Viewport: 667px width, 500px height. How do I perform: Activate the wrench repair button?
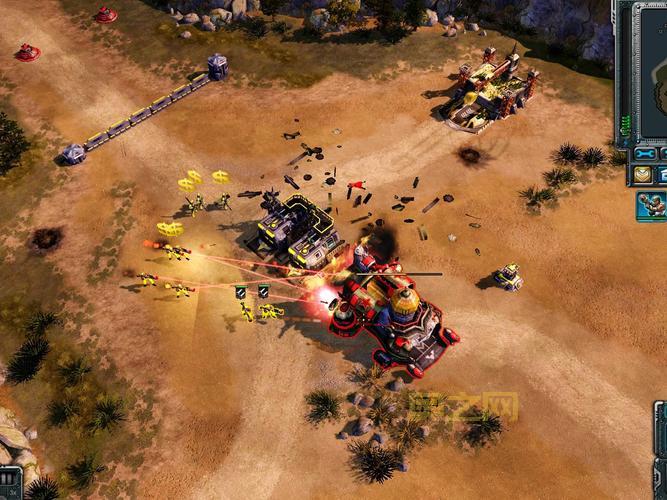(x=645, y=155)
